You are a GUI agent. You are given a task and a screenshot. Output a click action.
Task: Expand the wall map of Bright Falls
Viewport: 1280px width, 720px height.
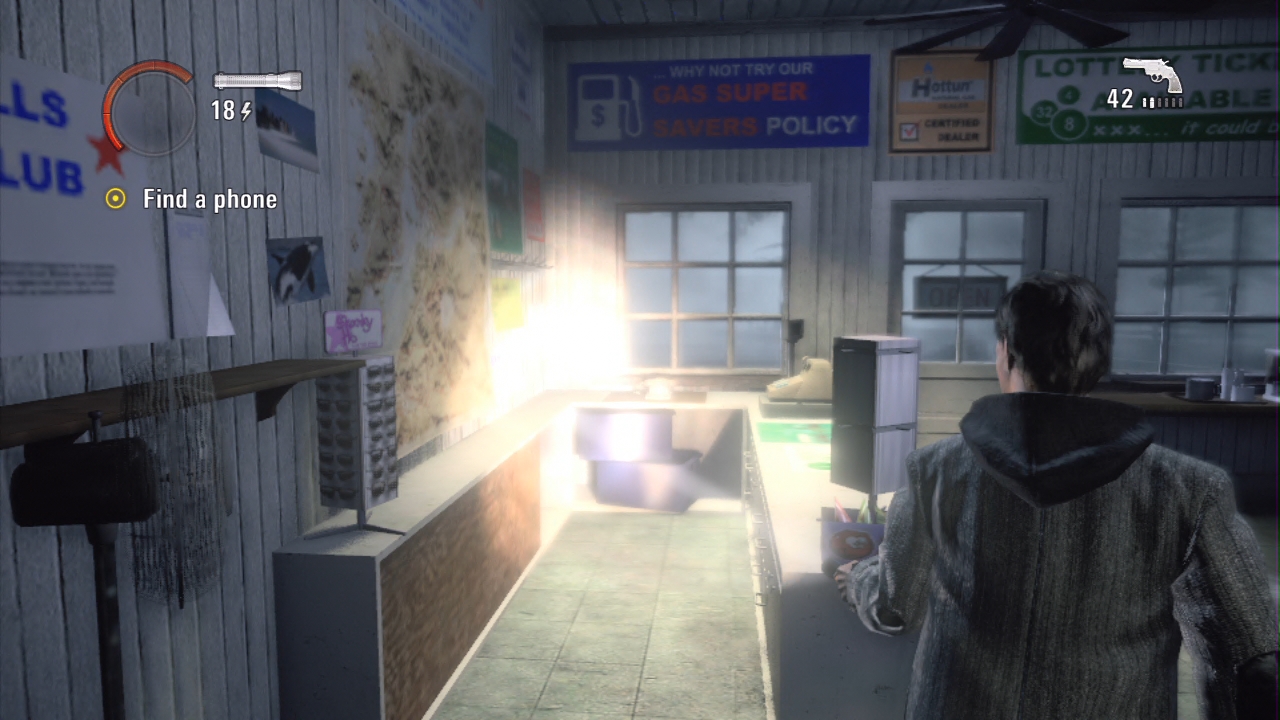(420, 260)
